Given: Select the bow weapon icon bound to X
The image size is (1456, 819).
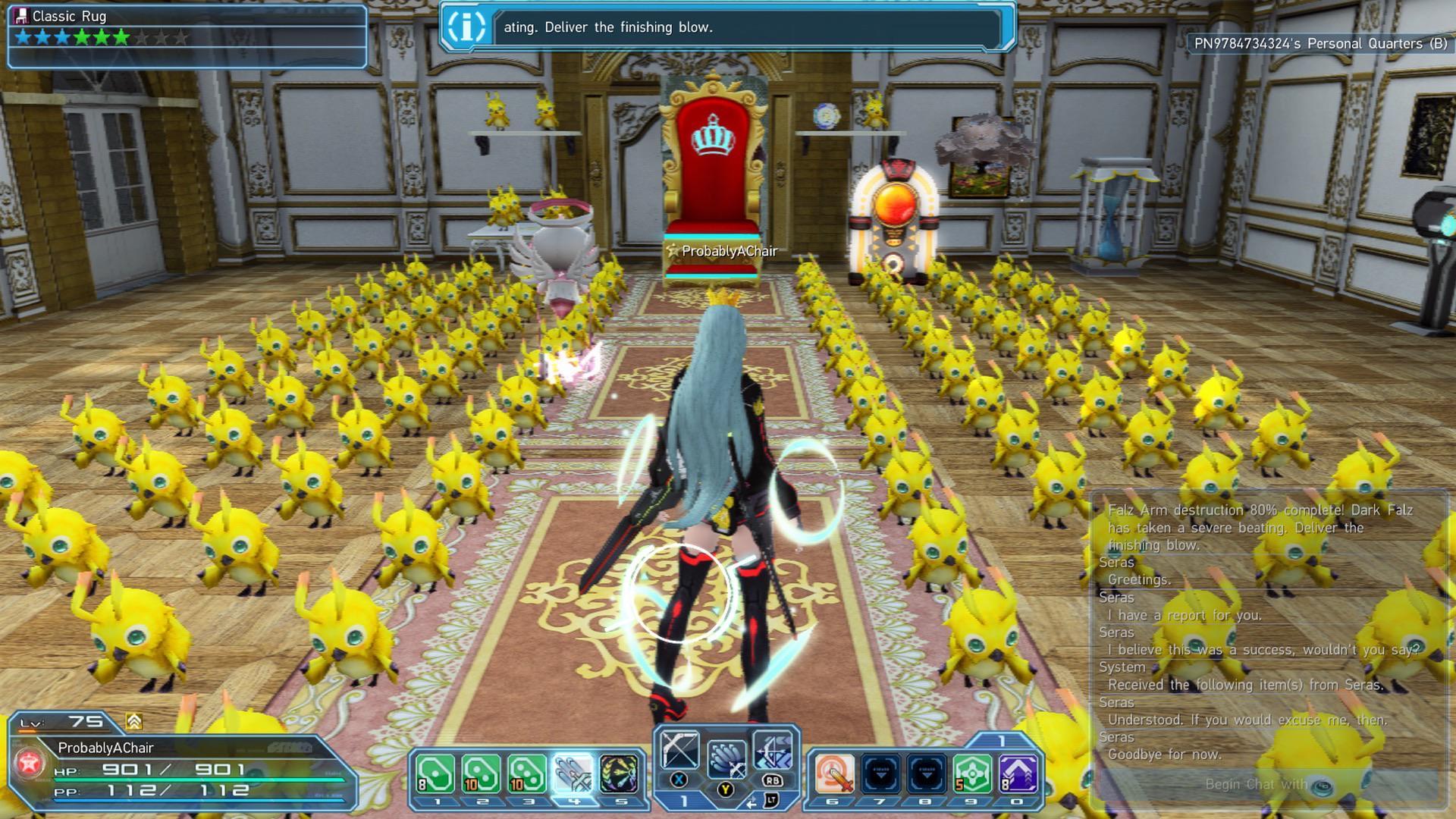Looking at the screenshot, I should [682, 748].
